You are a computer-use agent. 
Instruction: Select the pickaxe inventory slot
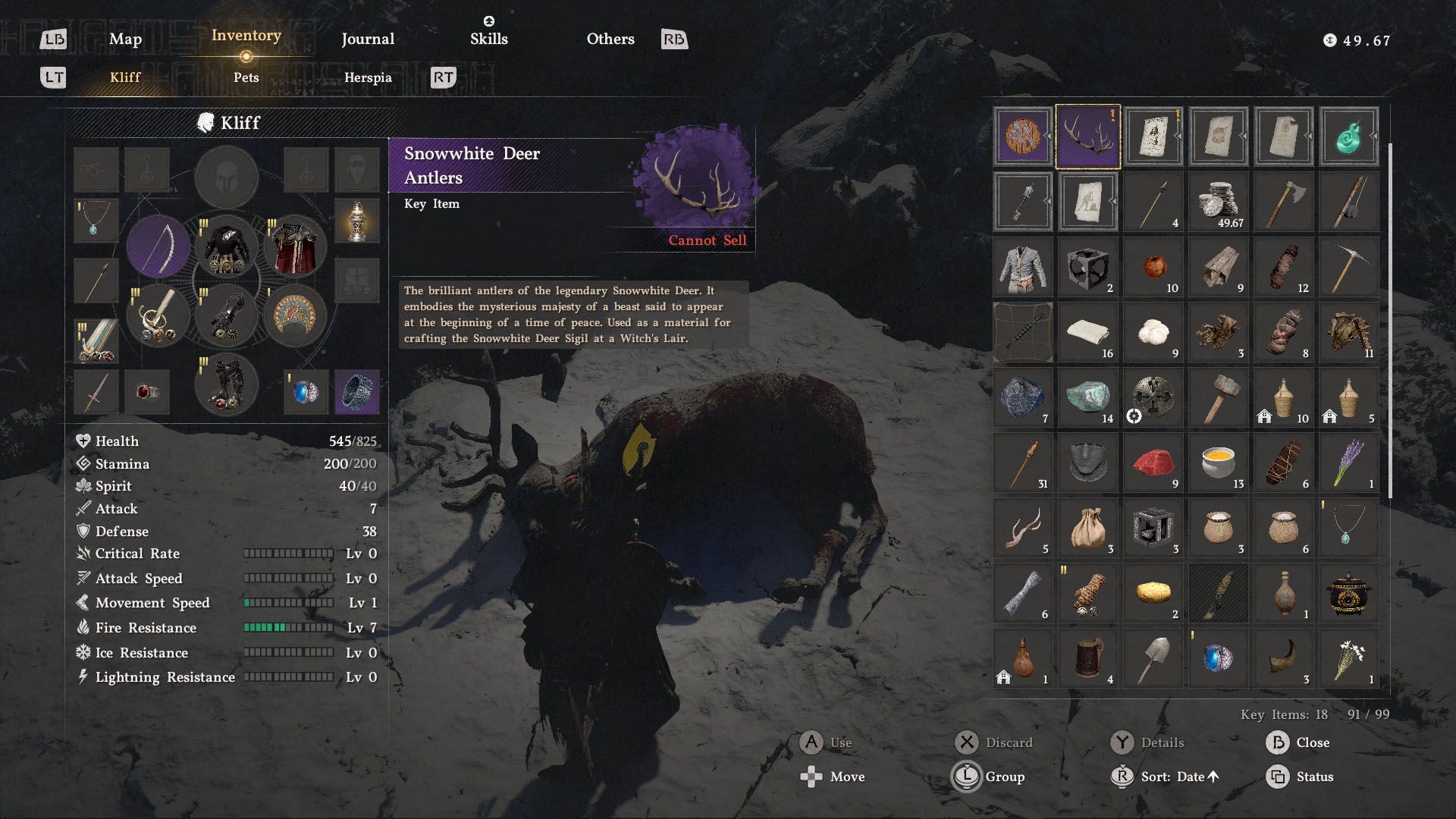pyautogui.click(x=1349, y=267)
